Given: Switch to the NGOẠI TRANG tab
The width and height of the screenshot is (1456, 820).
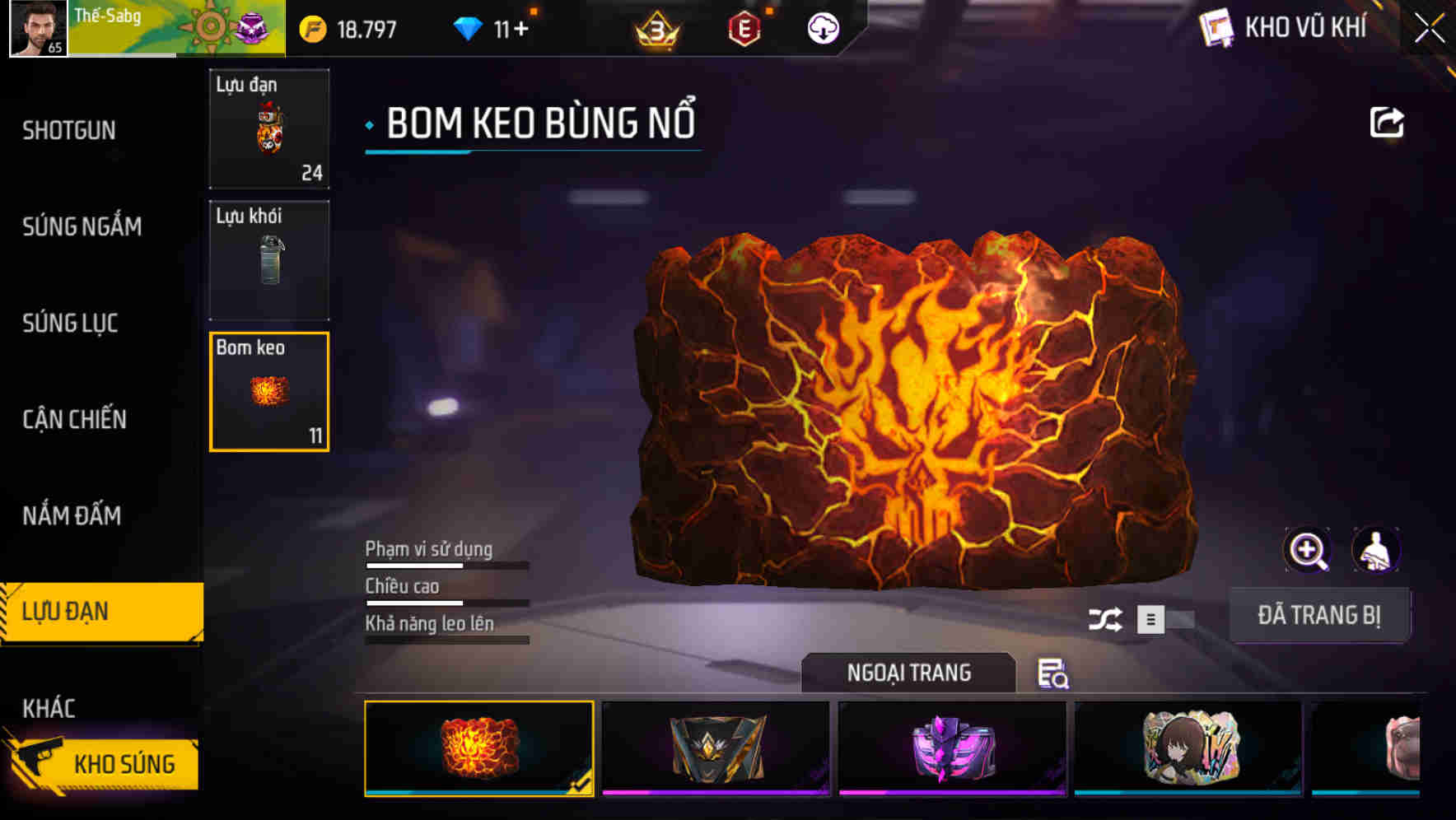Looking at the screenshot, I should [x=909, y=673].
